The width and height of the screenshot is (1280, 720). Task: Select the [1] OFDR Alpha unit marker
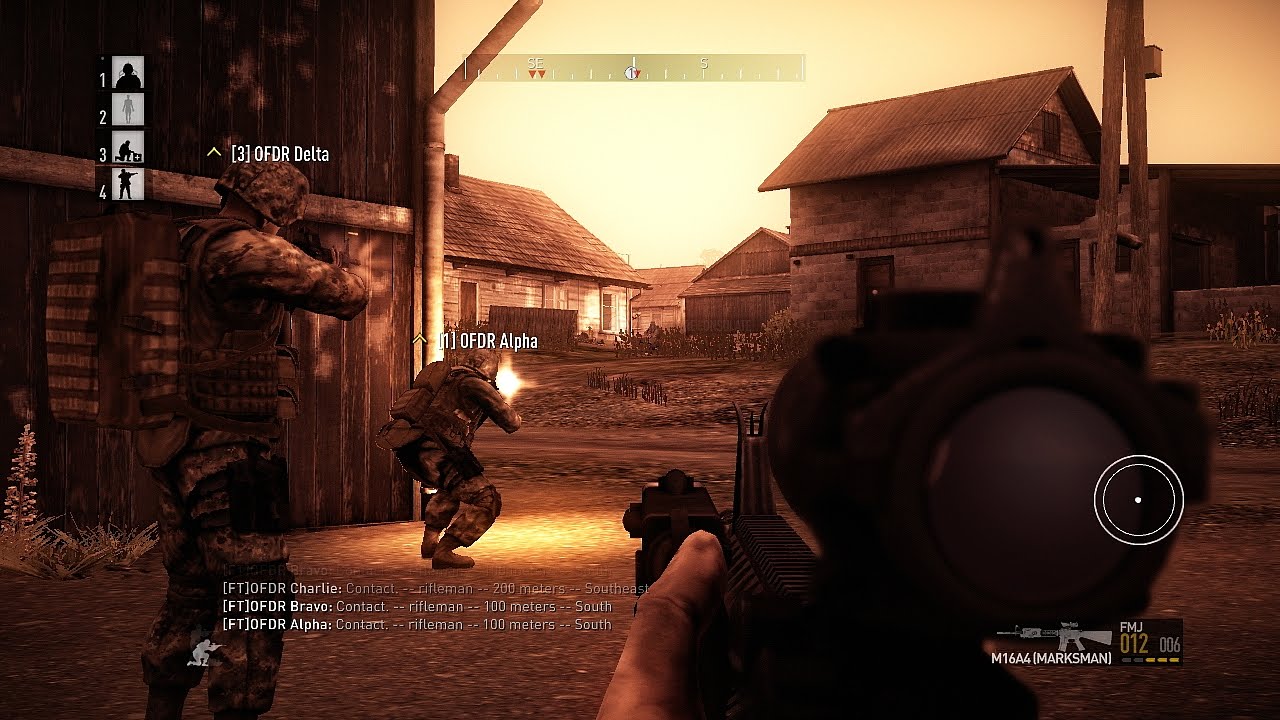(476, 342)
